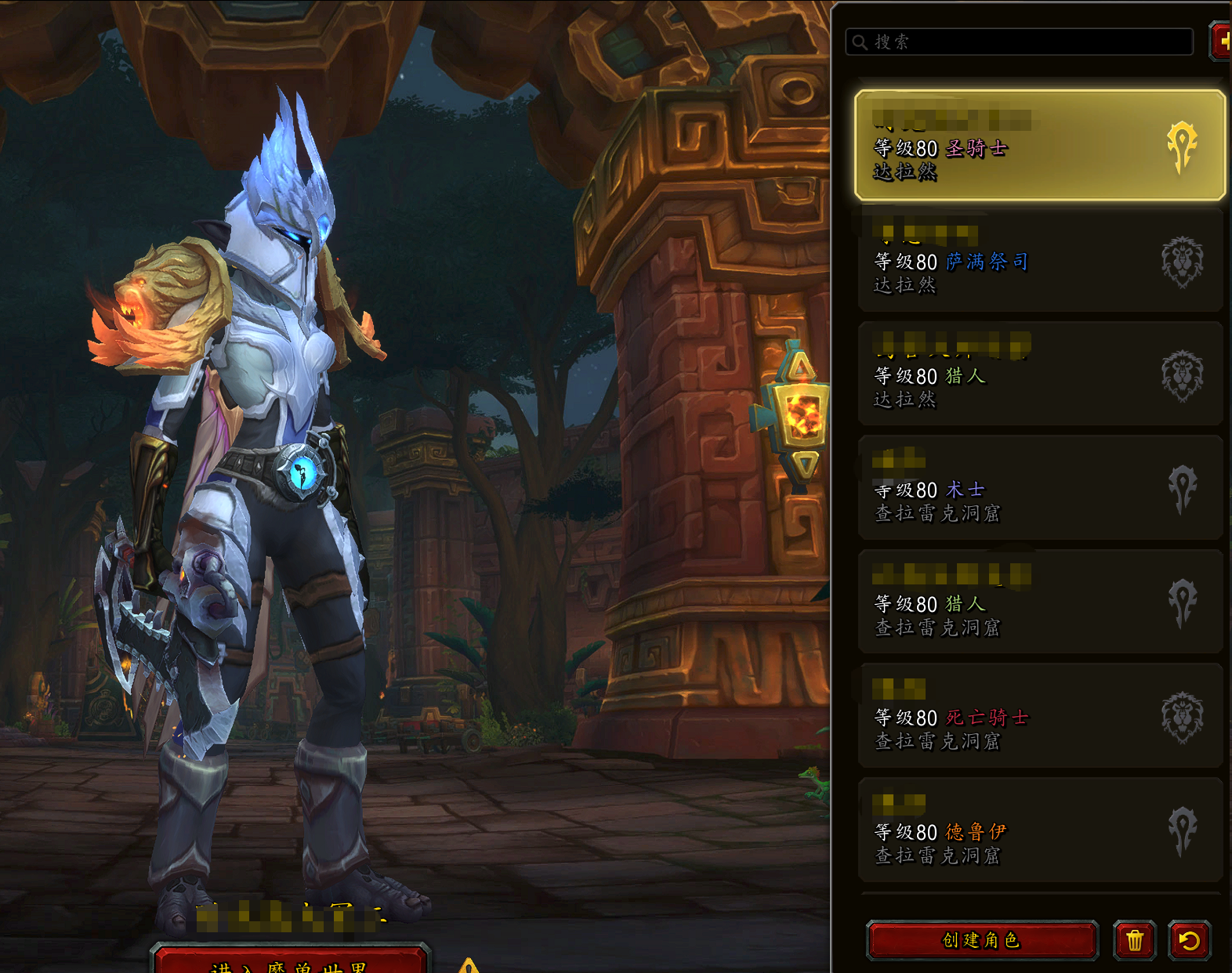This screenshot has width=1232, height=973.
Task: Select the level 80 德鲁伊 character
Action: coord(1039,831)
